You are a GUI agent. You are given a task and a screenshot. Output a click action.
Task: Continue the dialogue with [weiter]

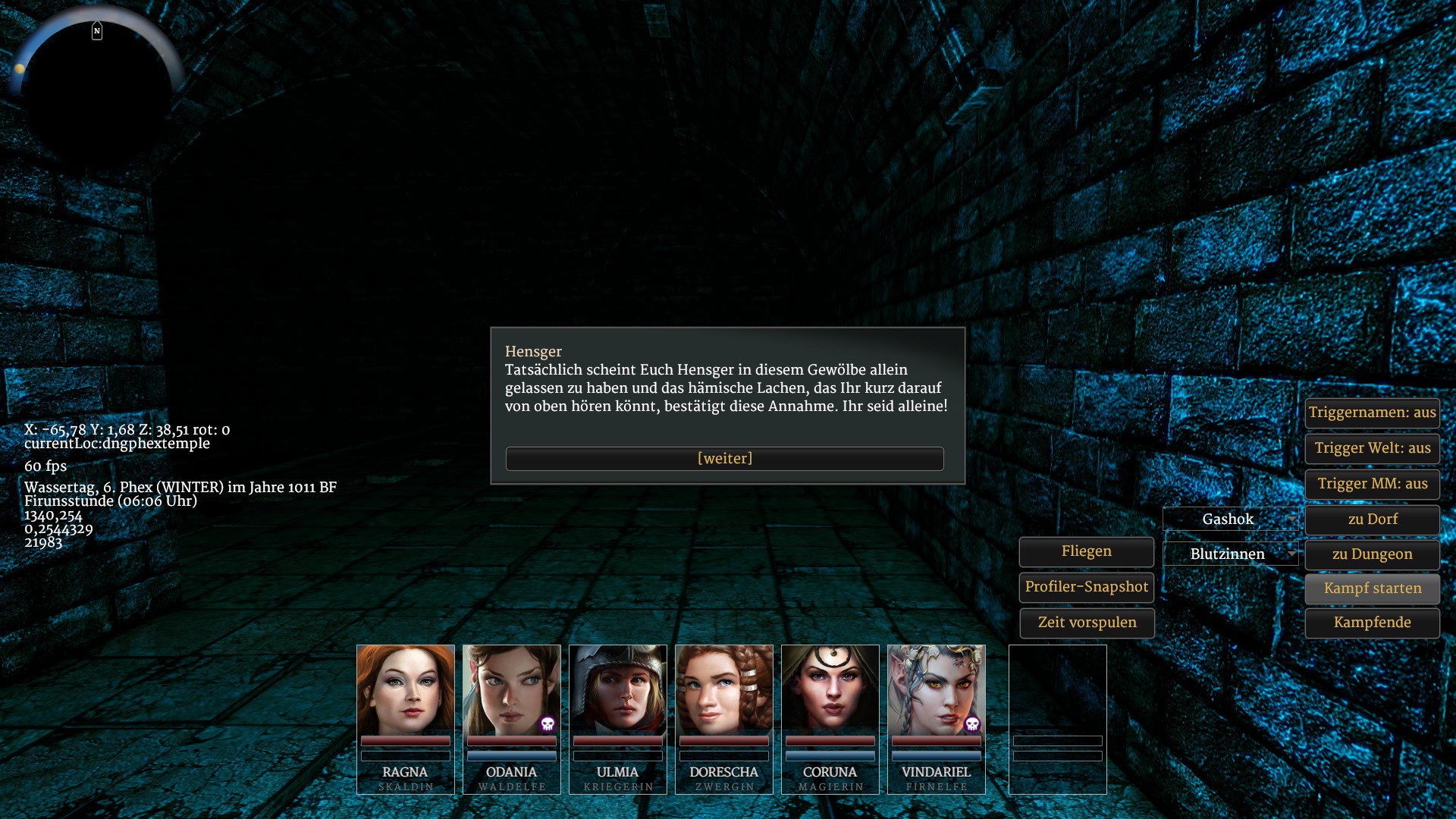(x=724, y=459)
